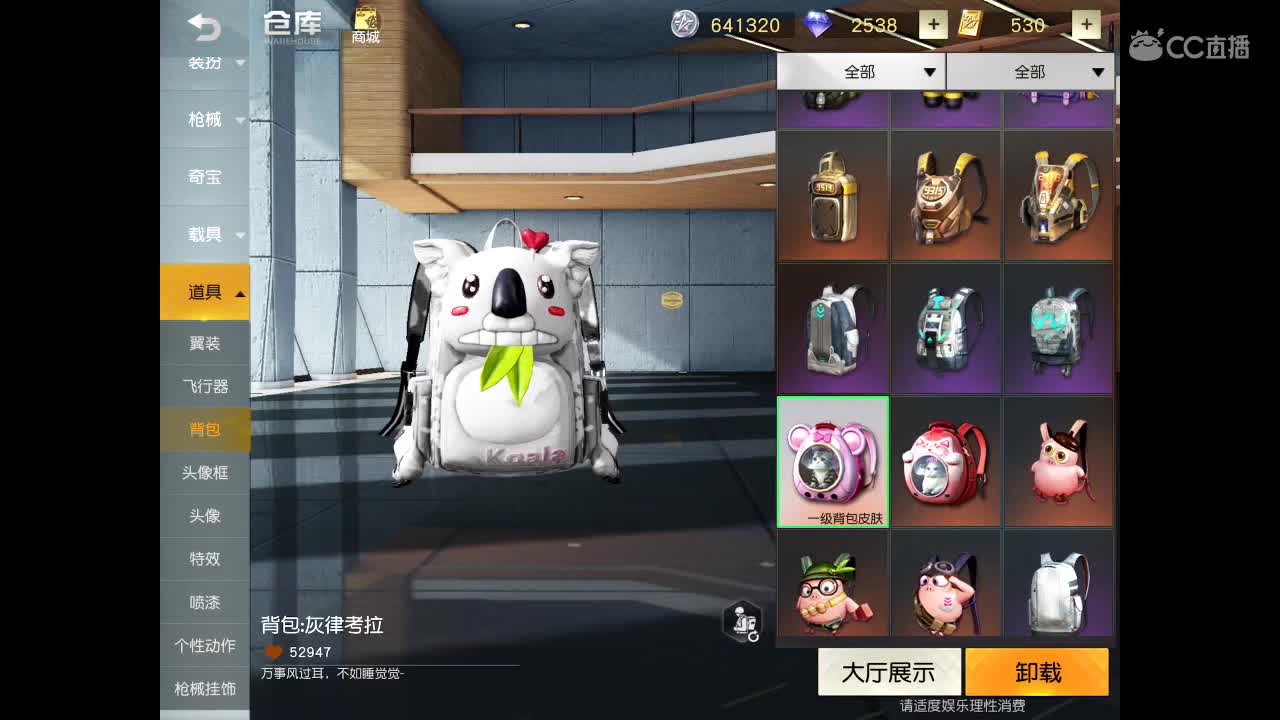Viewport: 1280px width, 720px height.
Task: Switch to the 翼装 category
Action: tap(204, 343)
